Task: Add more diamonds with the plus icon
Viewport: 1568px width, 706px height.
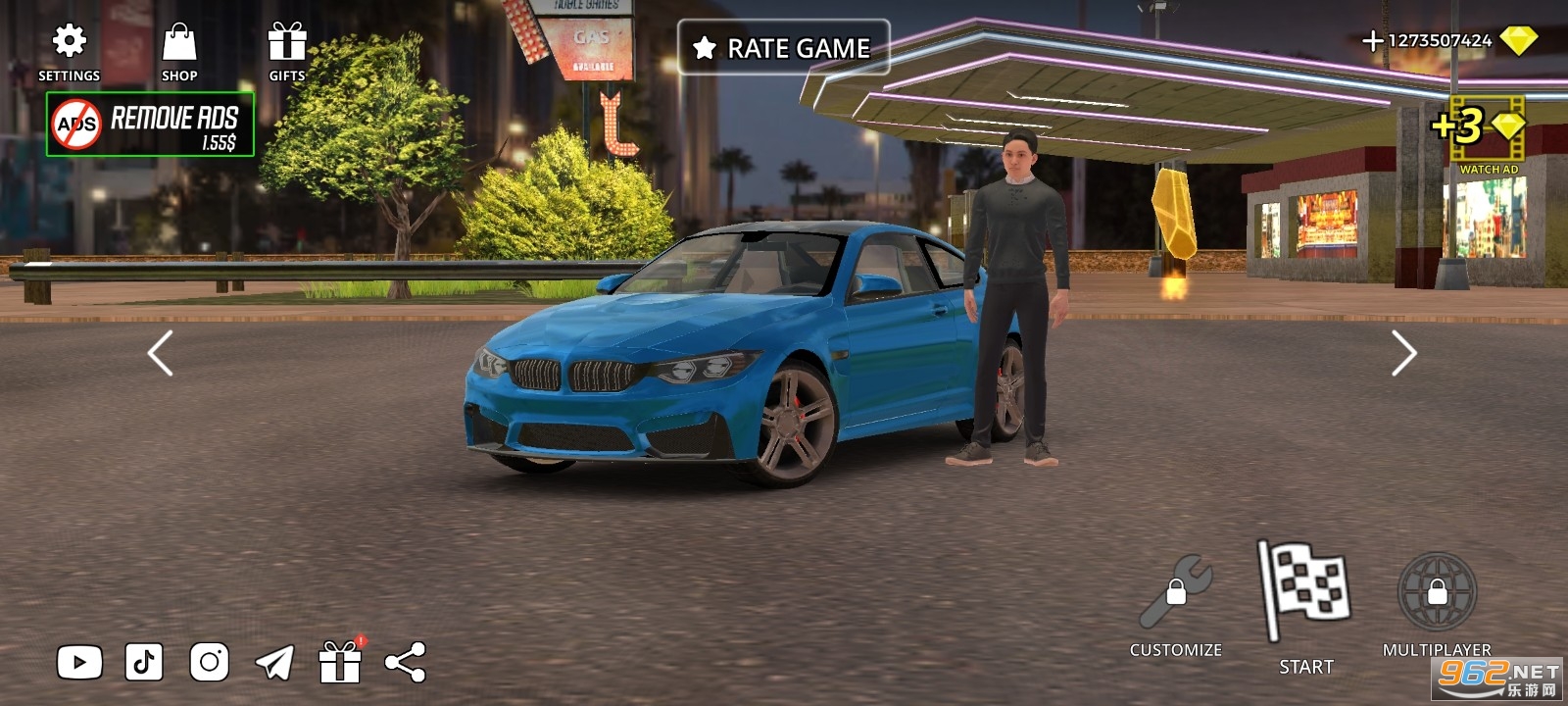Action: pos(1372,40)
